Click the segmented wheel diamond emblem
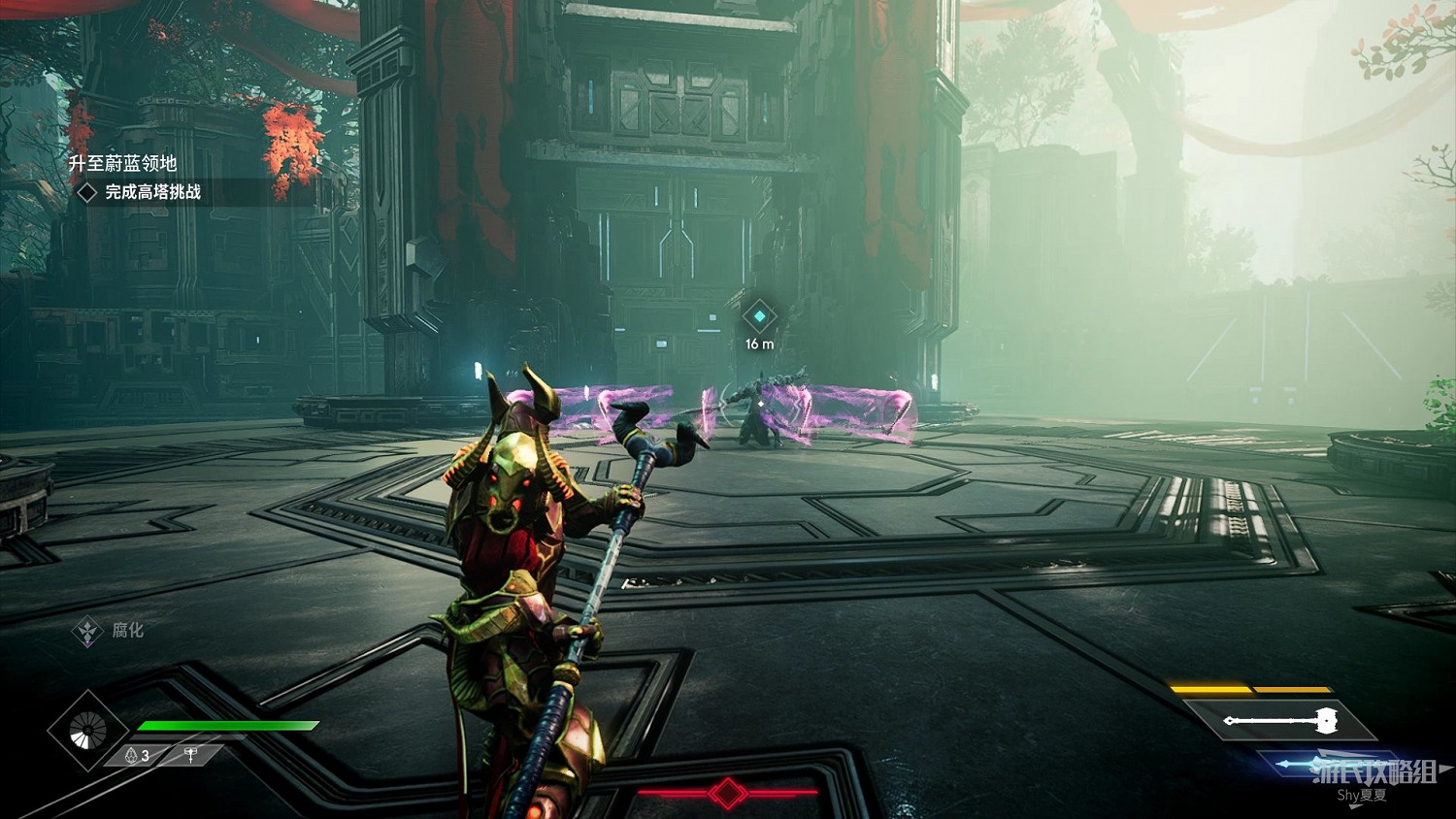This screenshot has height=819, width=1456. [x=88, y=731]
